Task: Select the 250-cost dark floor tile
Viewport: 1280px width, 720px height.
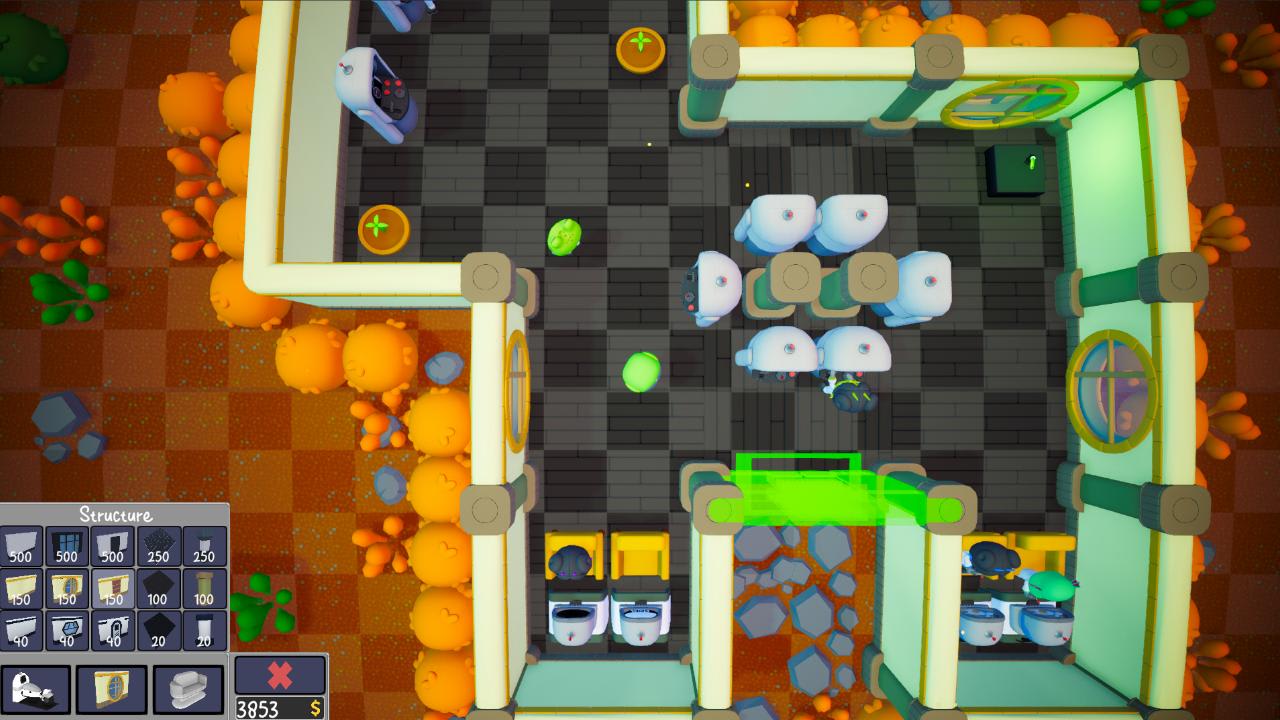Action: pos(158,545)
